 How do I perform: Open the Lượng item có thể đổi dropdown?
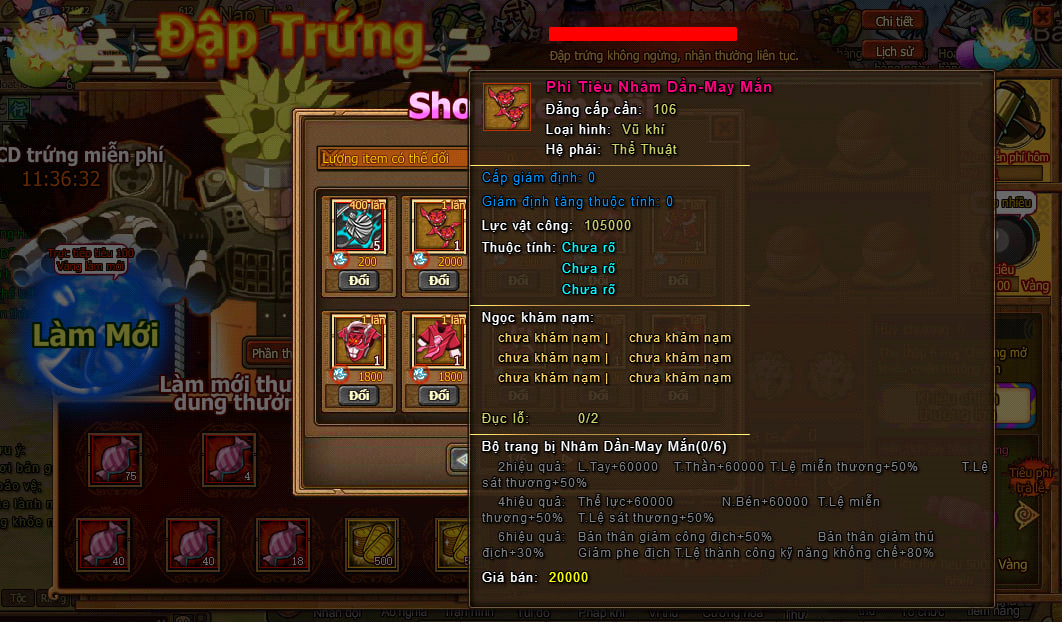pos(392,158)
